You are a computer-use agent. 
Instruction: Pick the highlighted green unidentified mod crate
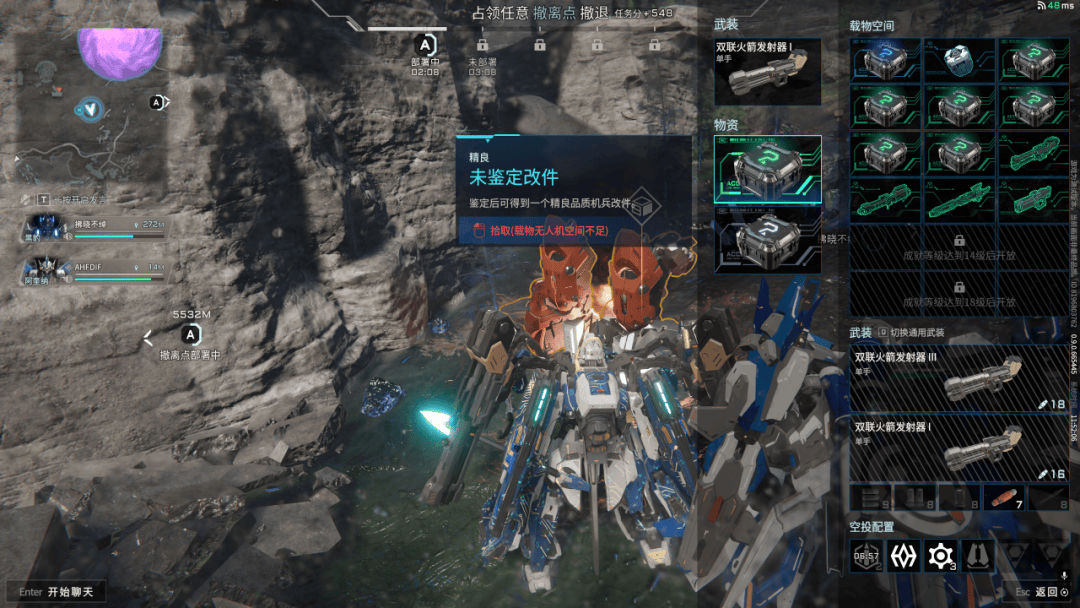pyautogui.click(x=767, y=169)
